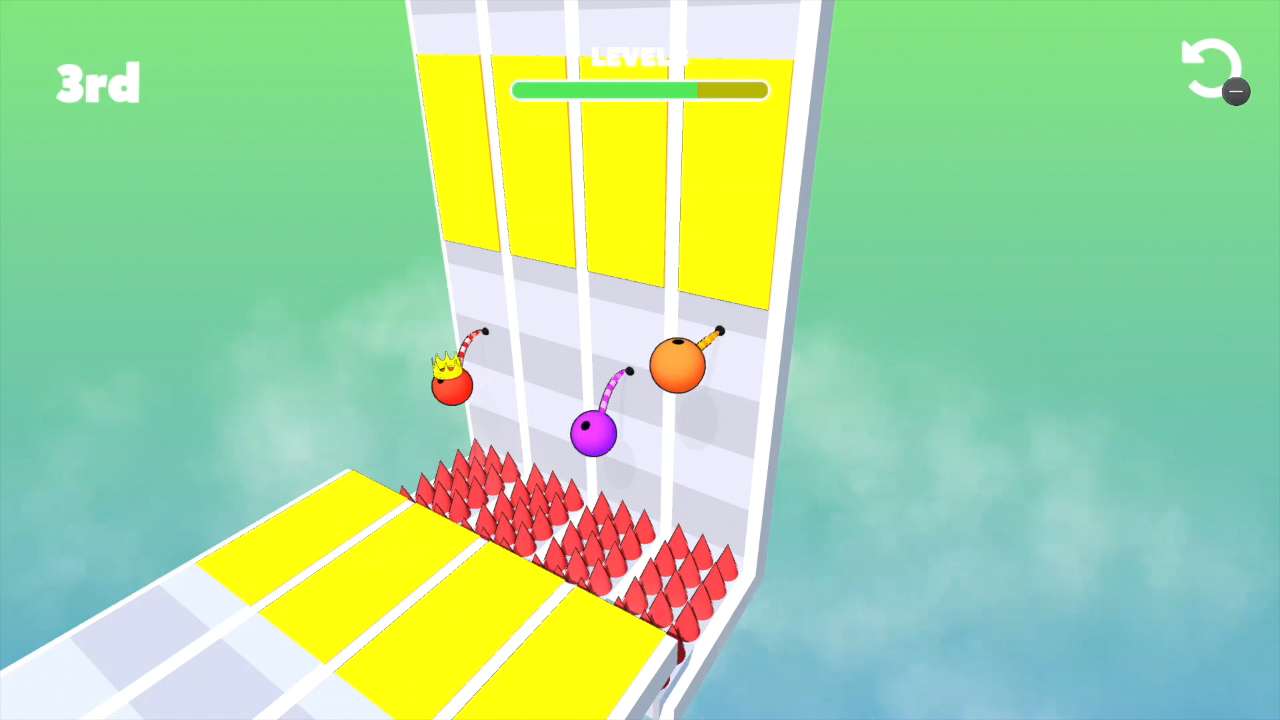The image size is (1280, 720).
Task: Tap the 3rd place rank label
Action: 97,84
